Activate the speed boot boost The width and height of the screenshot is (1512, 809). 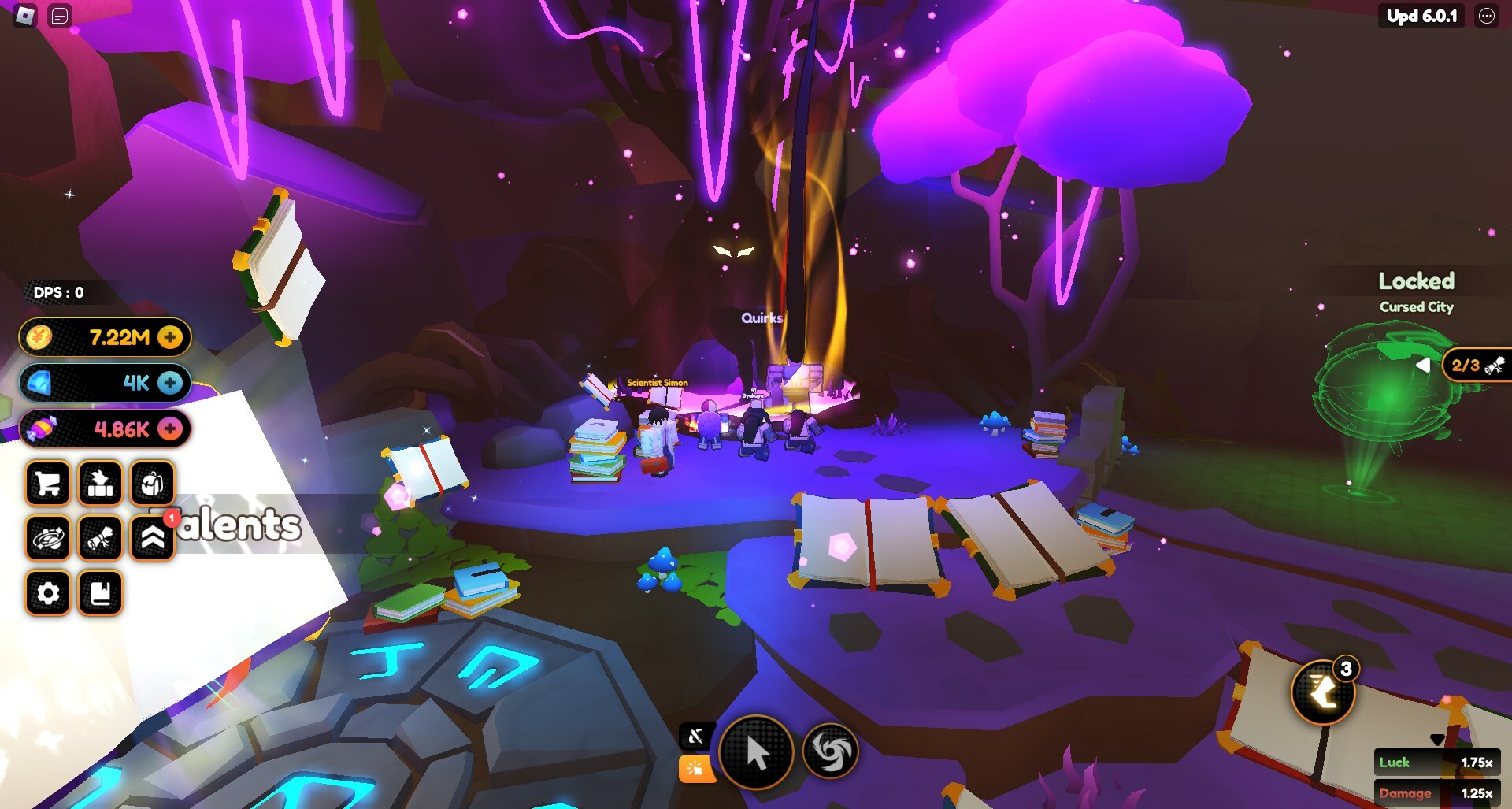pyautogui.click(x=1323, y=692)
